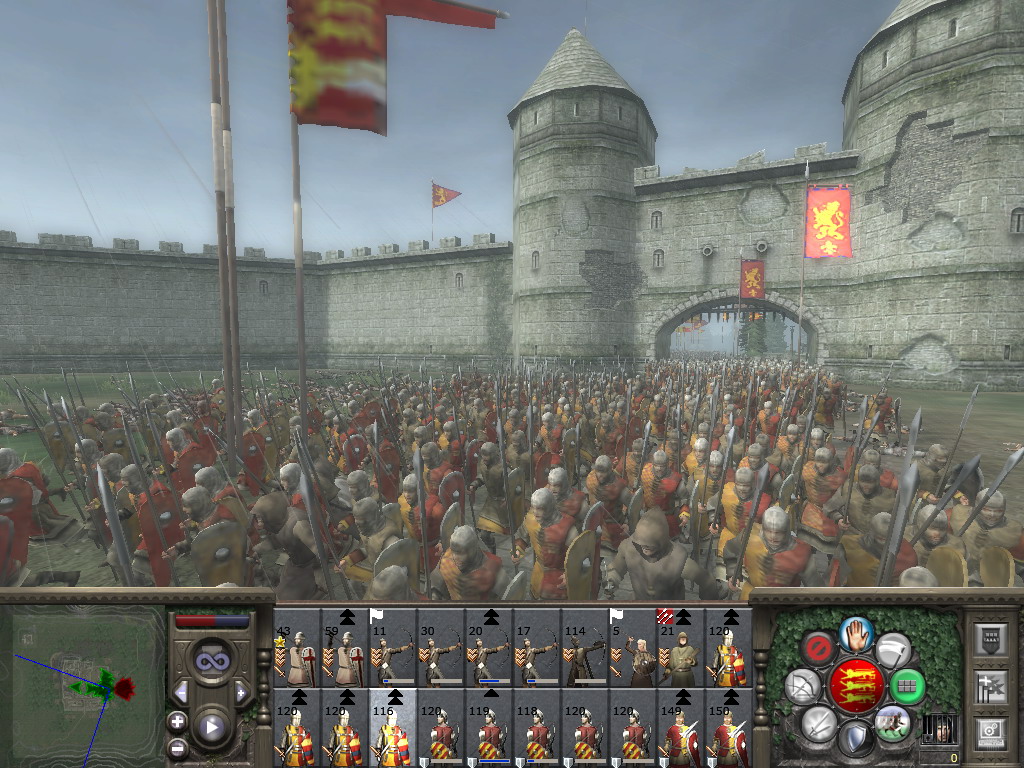
Task: Toggle the infinity game speed button
Action: click(x=211, y=660)
